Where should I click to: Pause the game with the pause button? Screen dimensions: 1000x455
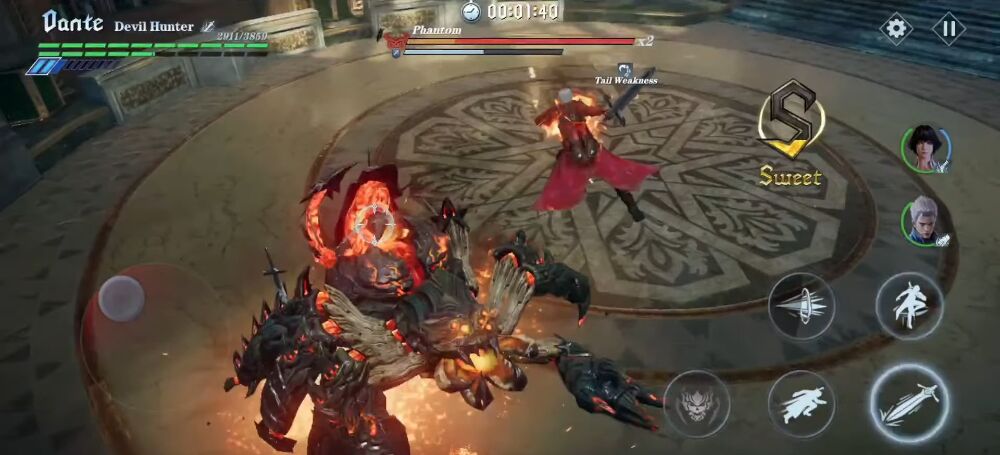(x=949, y=28)
